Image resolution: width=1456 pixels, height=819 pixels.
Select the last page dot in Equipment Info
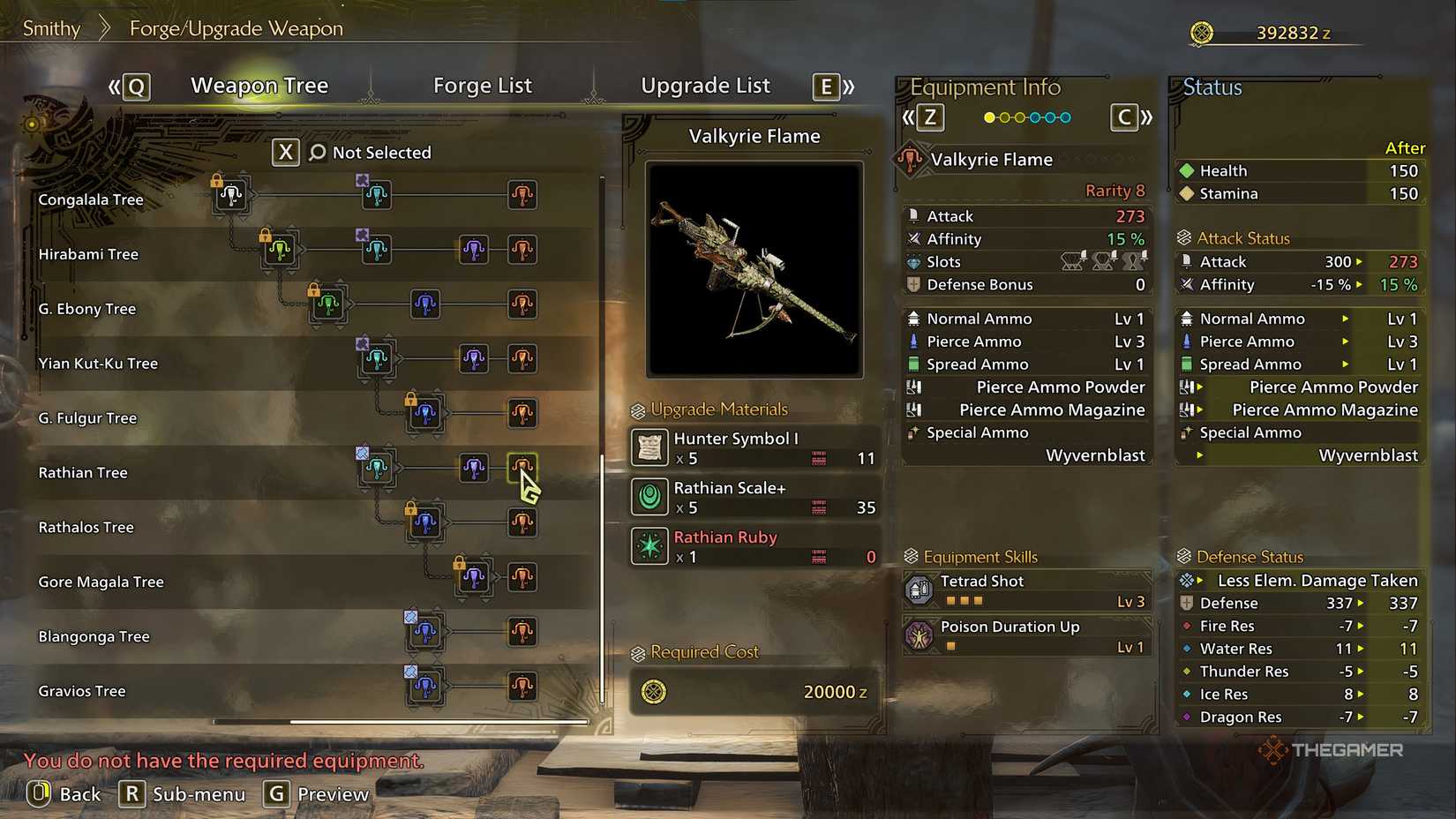pos(1064,116)
